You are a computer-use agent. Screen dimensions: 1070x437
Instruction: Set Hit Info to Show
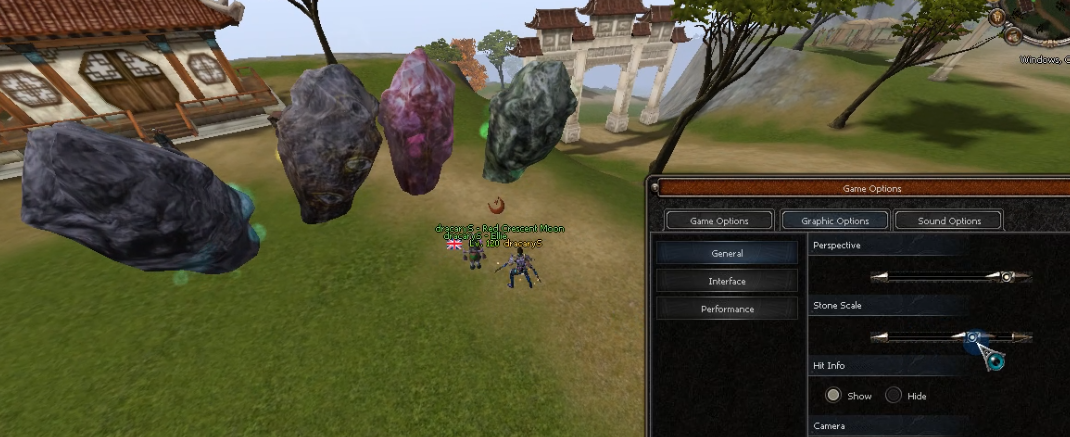point(833,396)
